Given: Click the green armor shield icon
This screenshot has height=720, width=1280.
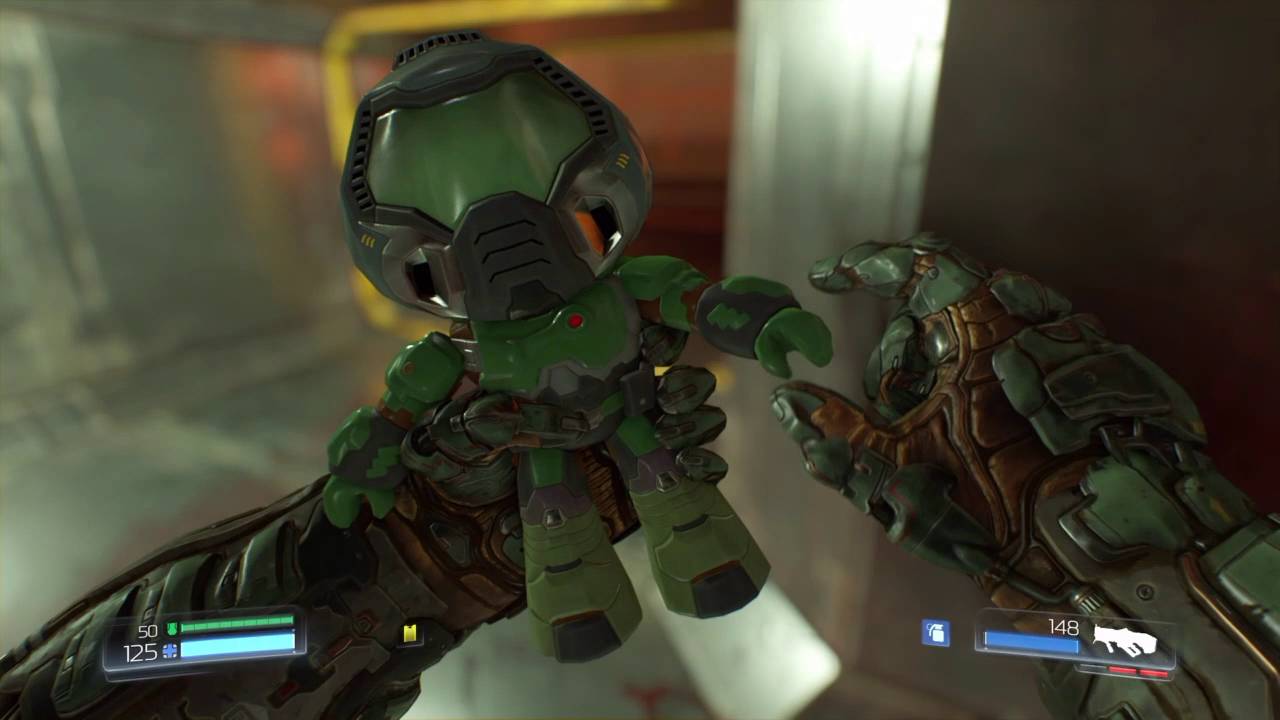Looking at the screenshot, I should tap(171, 629).
